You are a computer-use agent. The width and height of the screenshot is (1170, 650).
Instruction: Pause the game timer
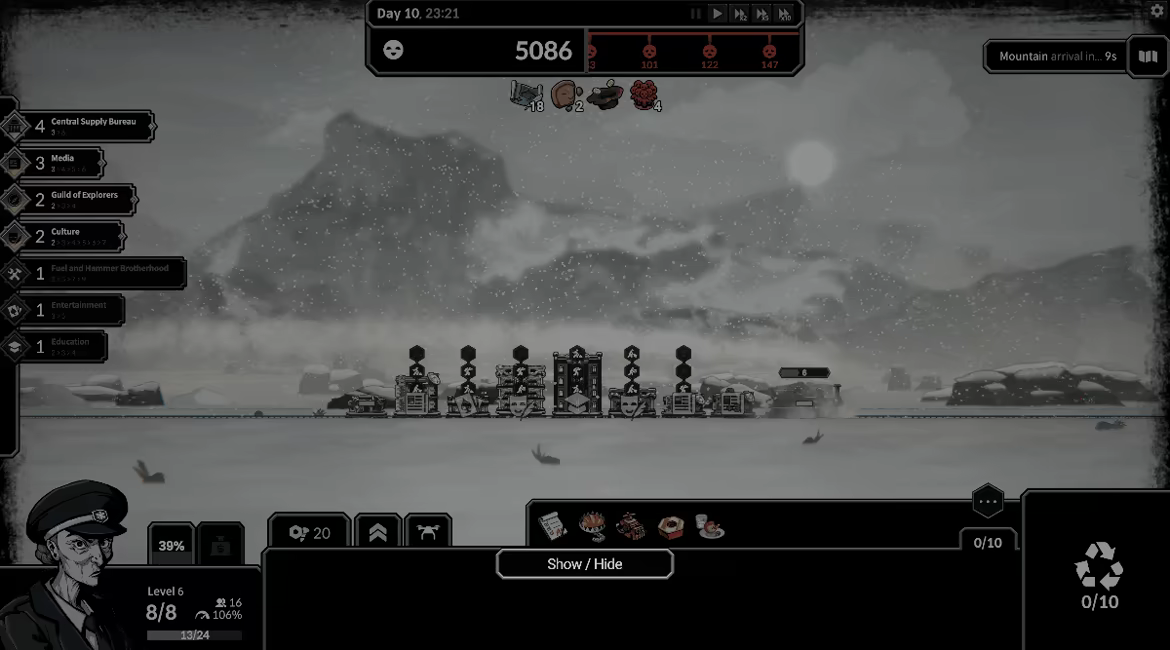(x=696, y=14)
